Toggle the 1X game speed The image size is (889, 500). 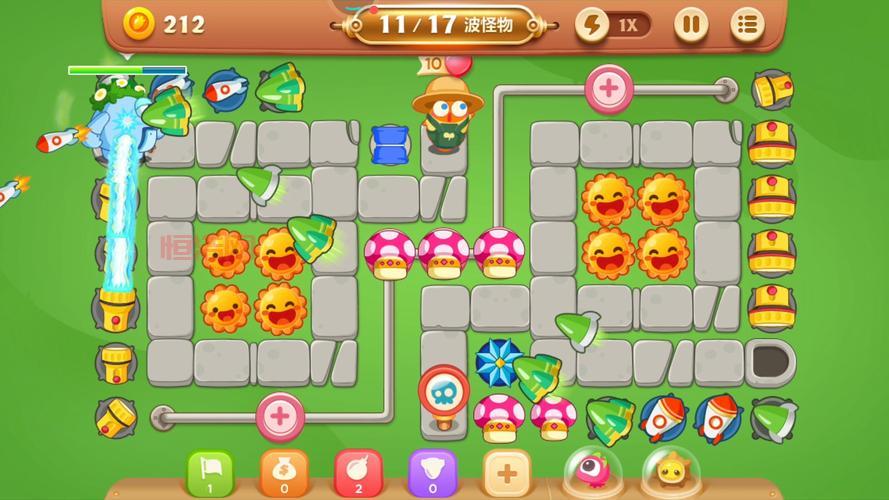(612, 24)
